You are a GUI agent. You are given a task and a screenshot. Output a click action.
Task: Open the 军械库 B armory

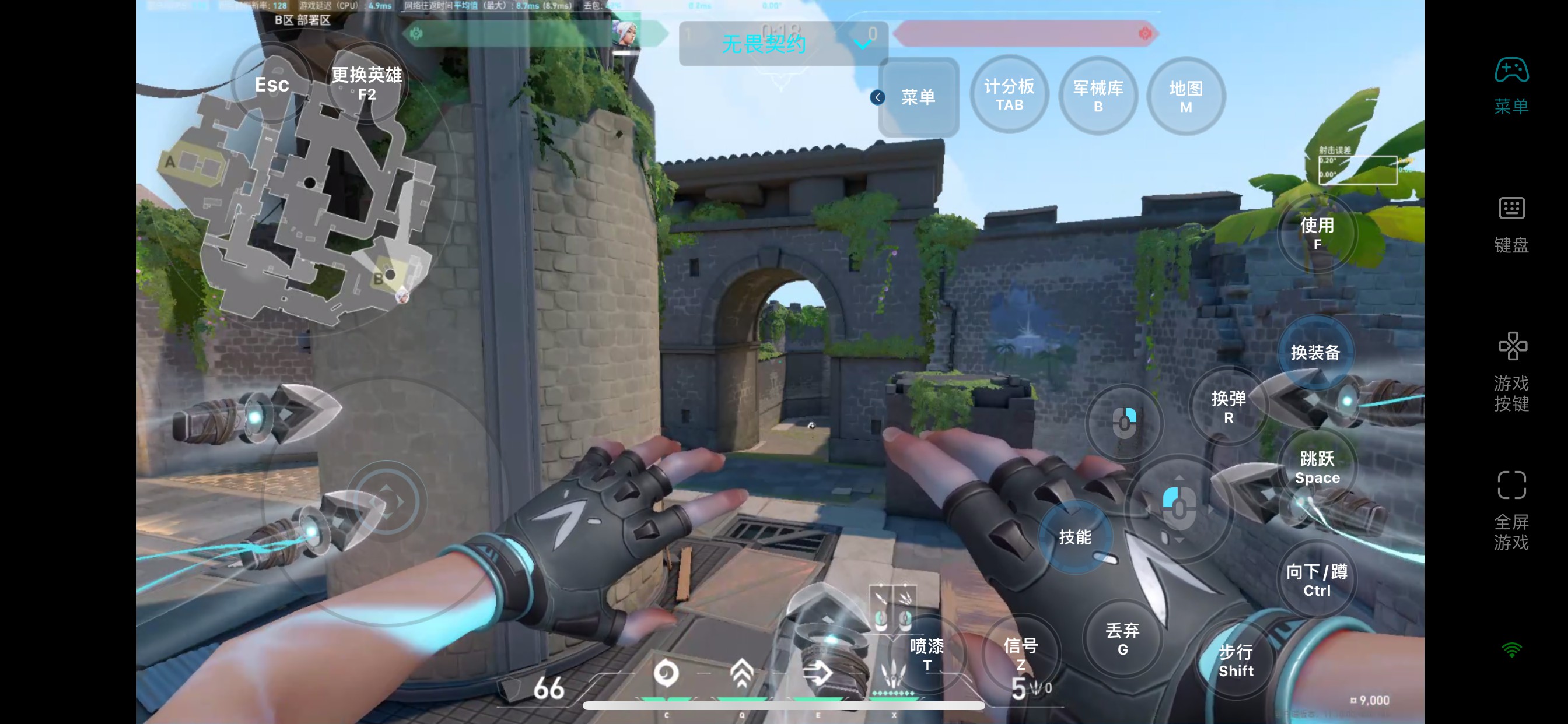(1097, 96)
